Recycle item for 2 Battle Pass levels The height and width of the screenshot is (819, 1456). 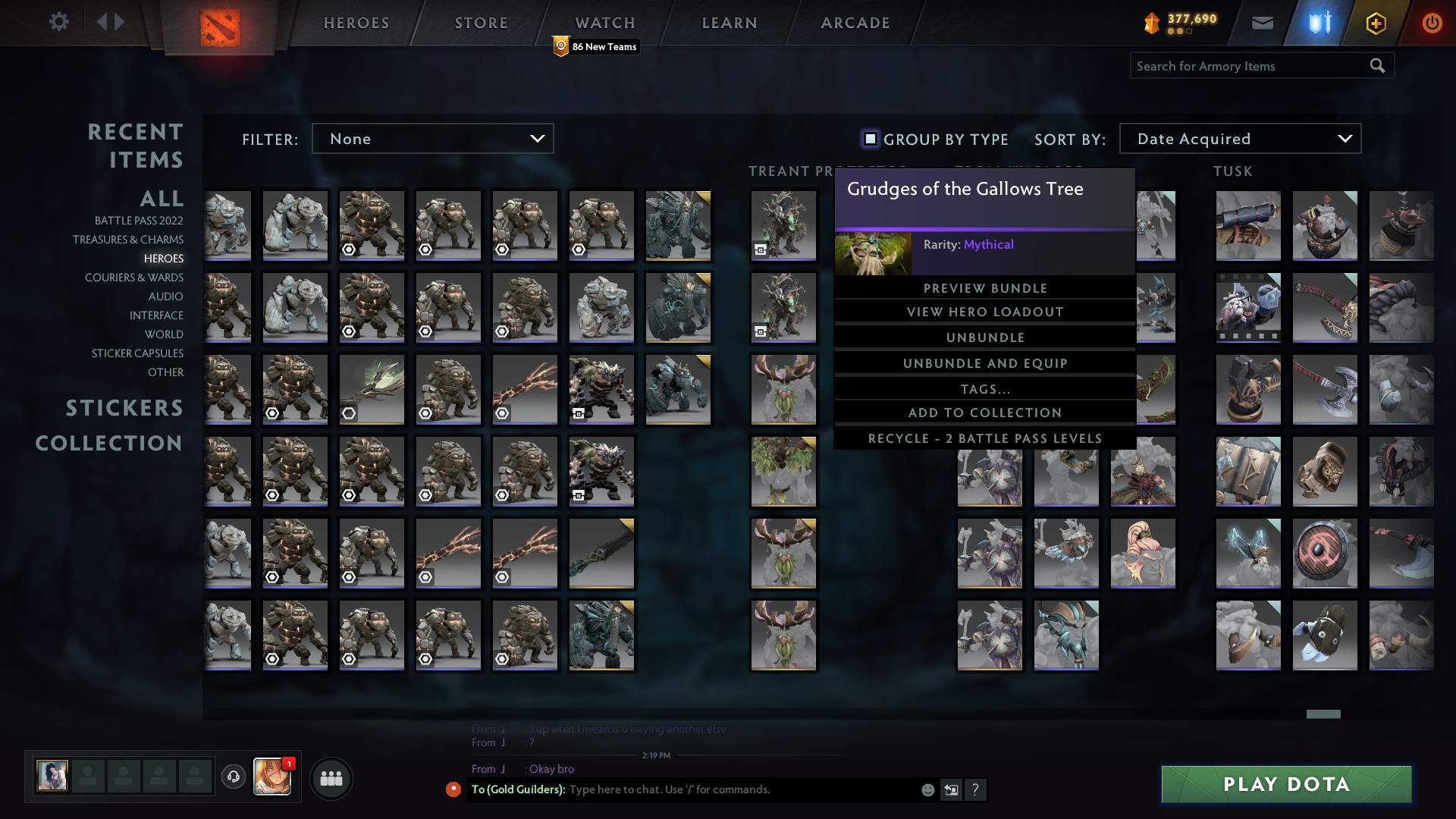[985, 438]
